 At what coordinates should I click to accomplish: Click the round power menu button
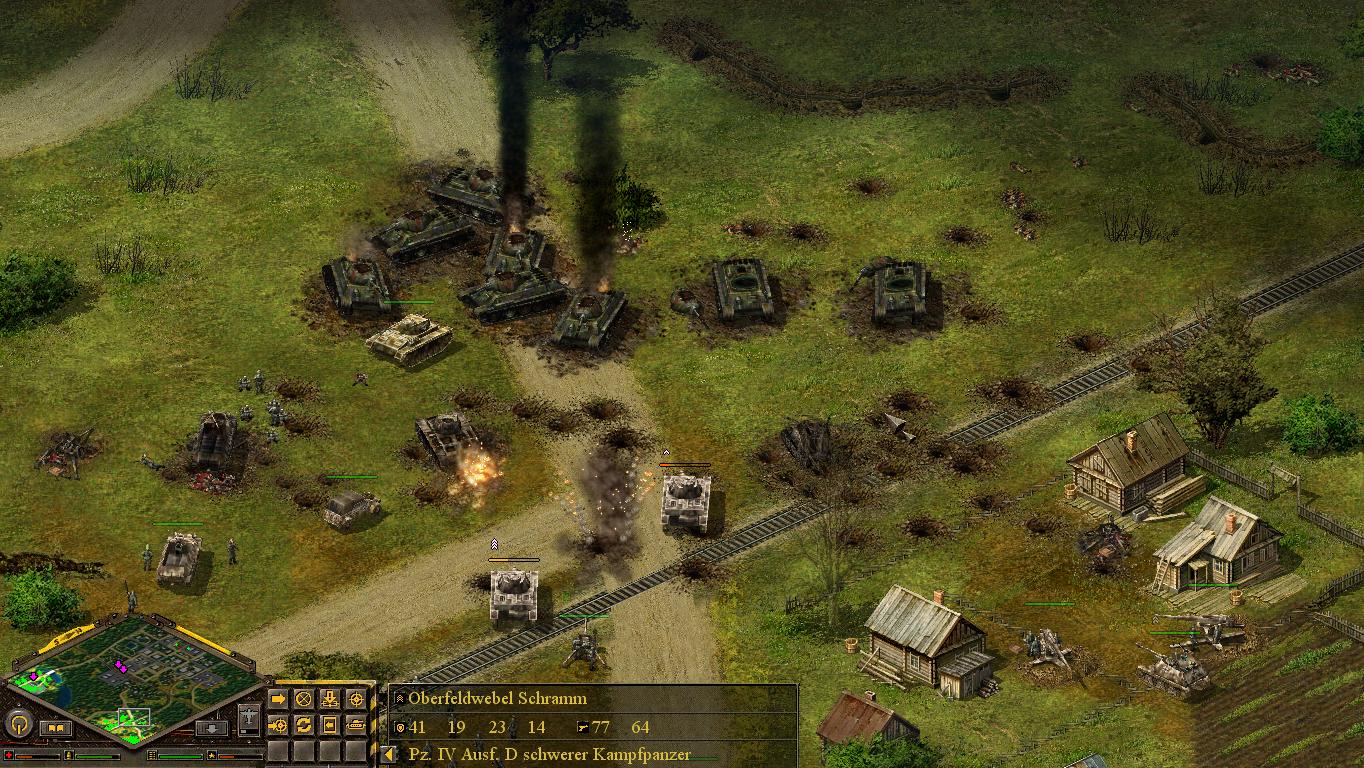(x=18, y=723)
